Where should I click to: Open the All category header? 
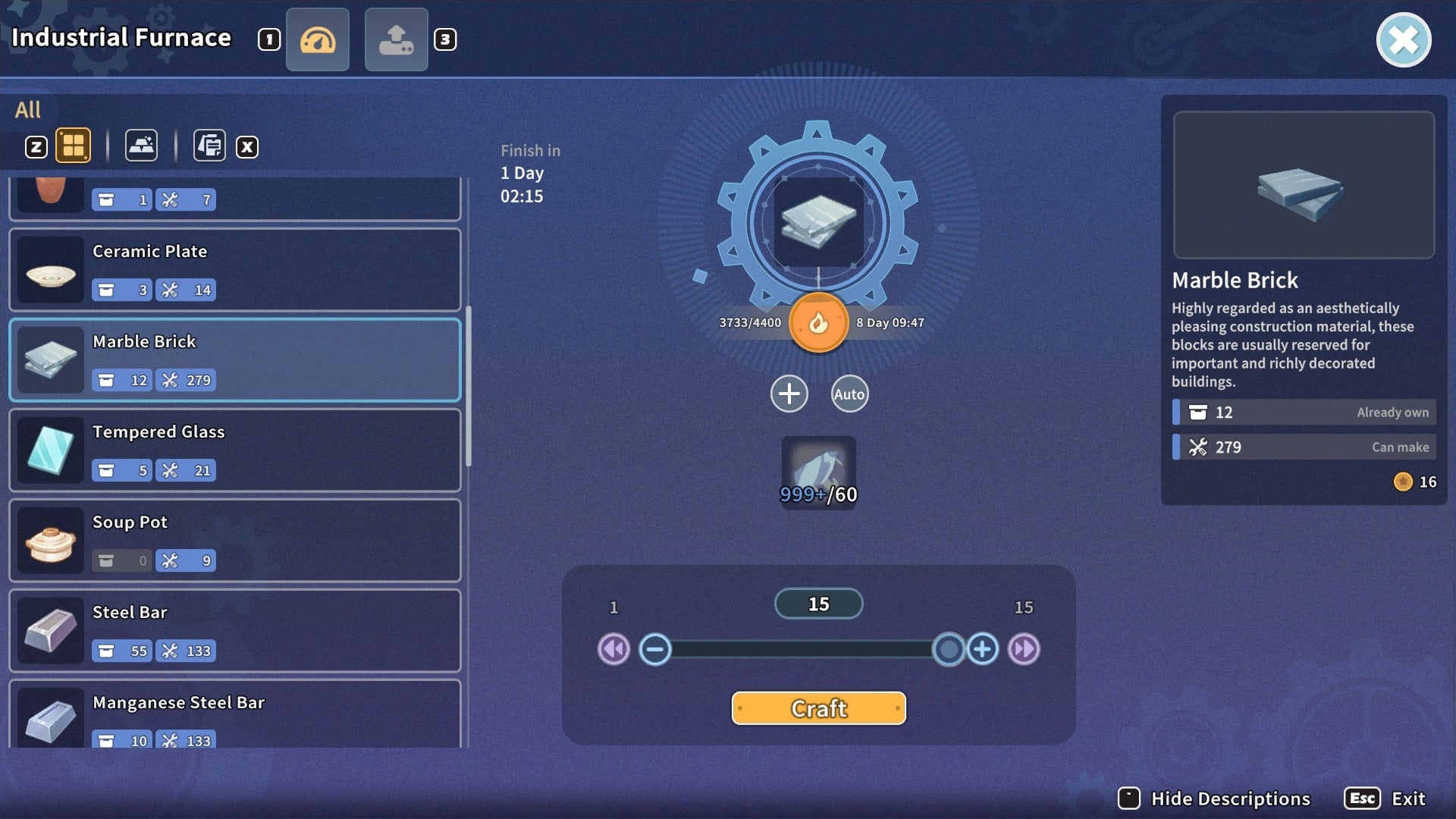click(29, 109)
